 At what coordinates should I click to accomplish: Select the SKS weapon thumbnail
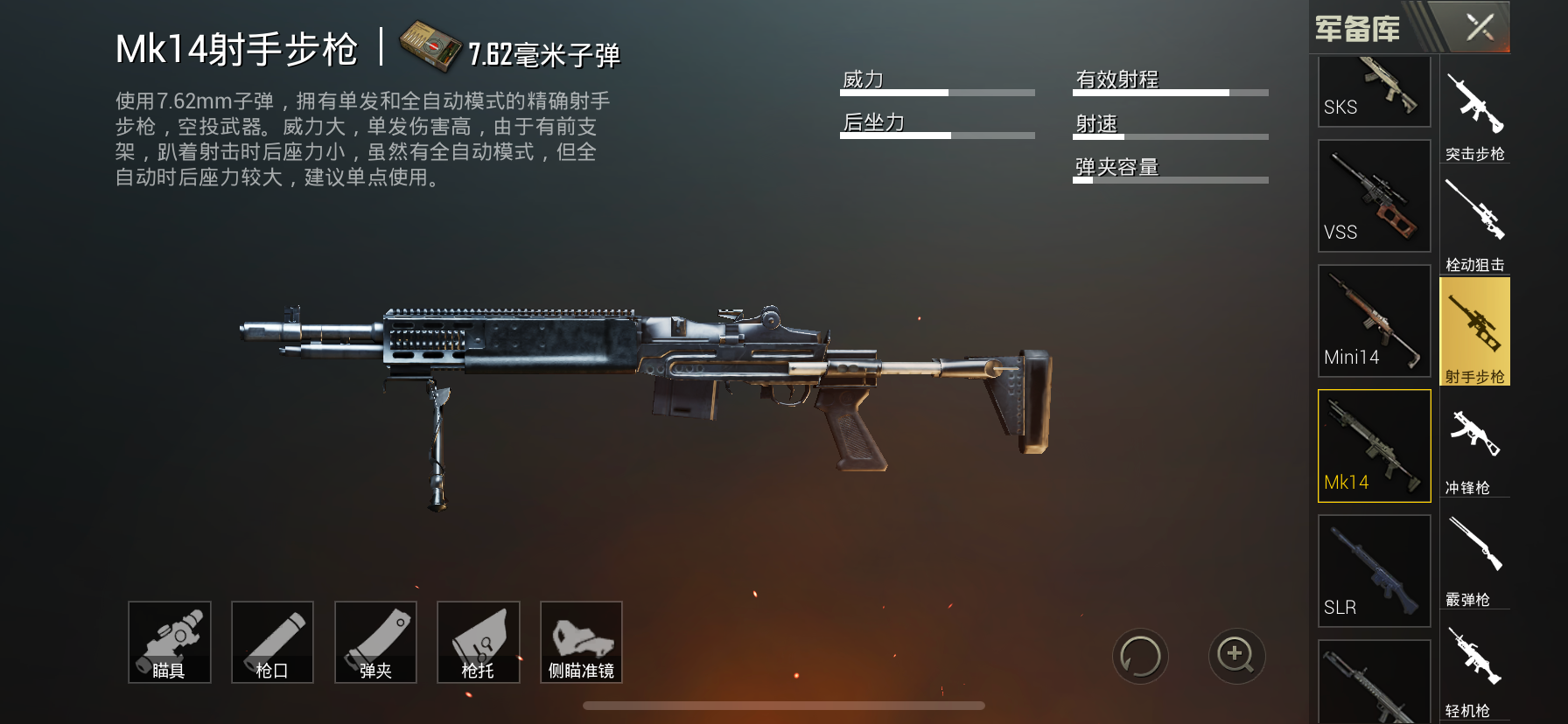(1374, 91)
